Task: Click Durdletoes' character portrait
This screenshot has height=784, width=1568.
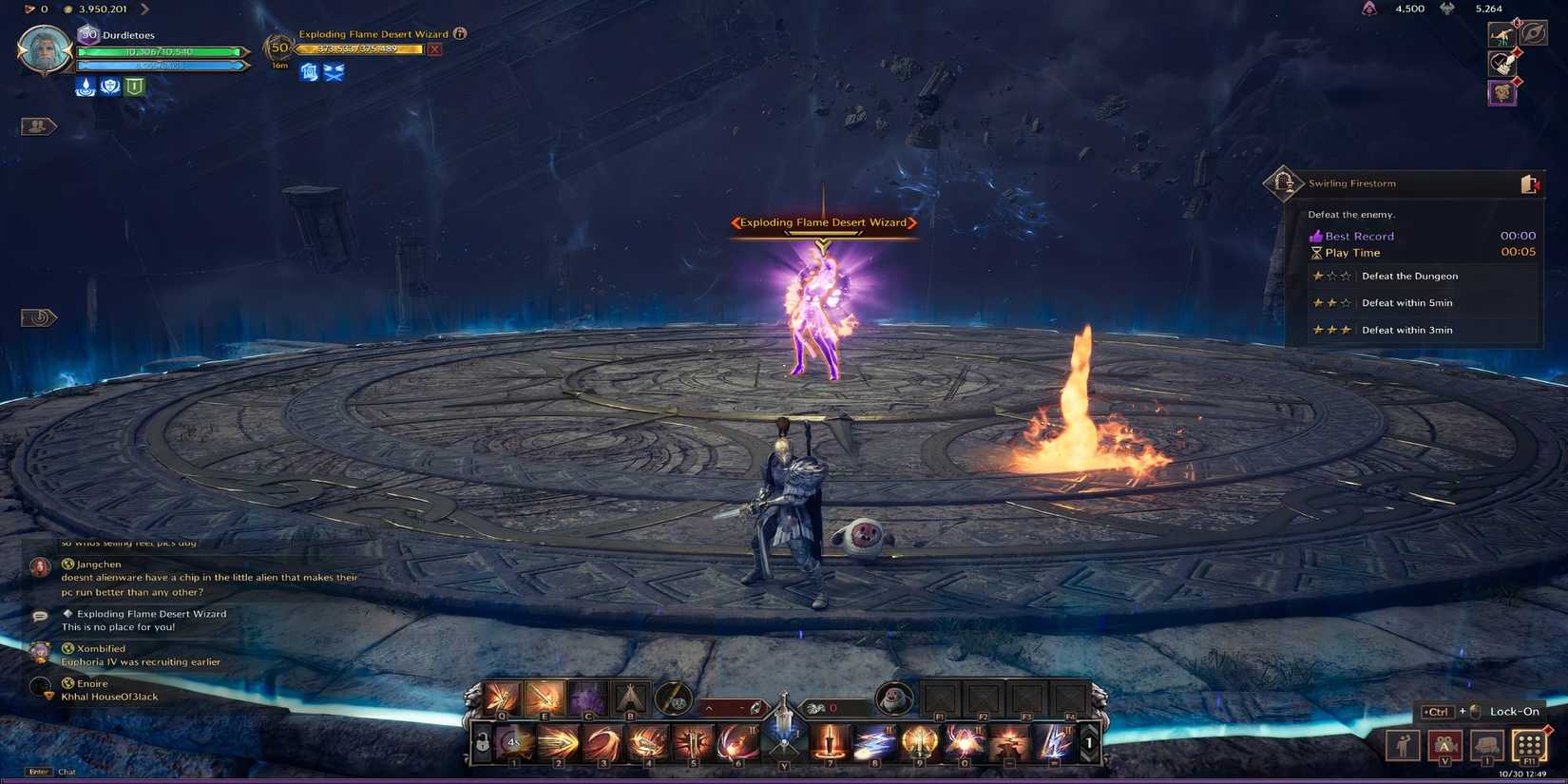Action: pyautogui.click(x=43, y=49)
